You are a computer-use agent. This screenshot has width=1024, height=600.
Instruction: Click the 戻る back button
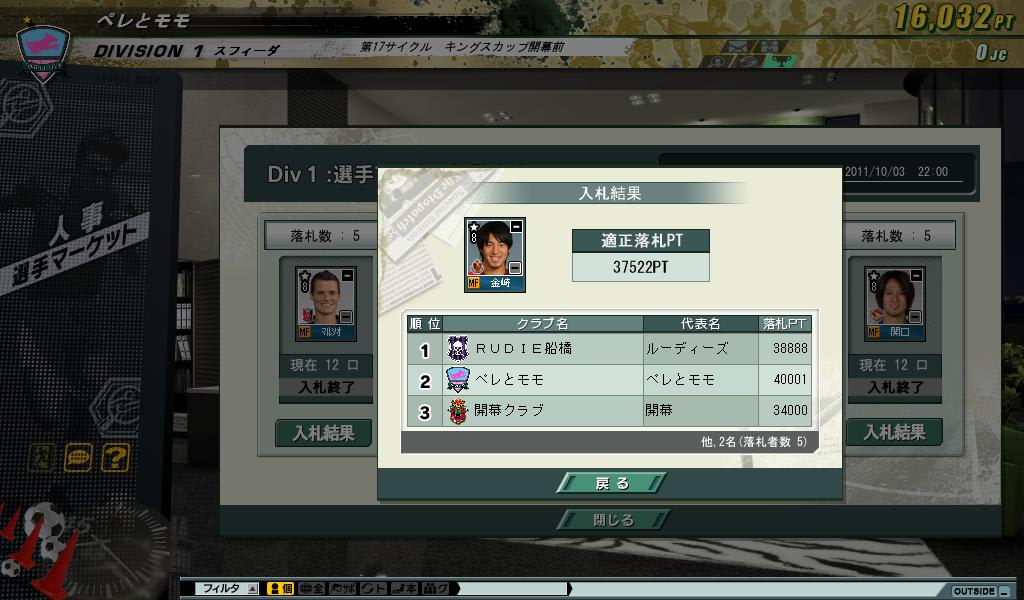pyautogui.click(x=611, y=483)
